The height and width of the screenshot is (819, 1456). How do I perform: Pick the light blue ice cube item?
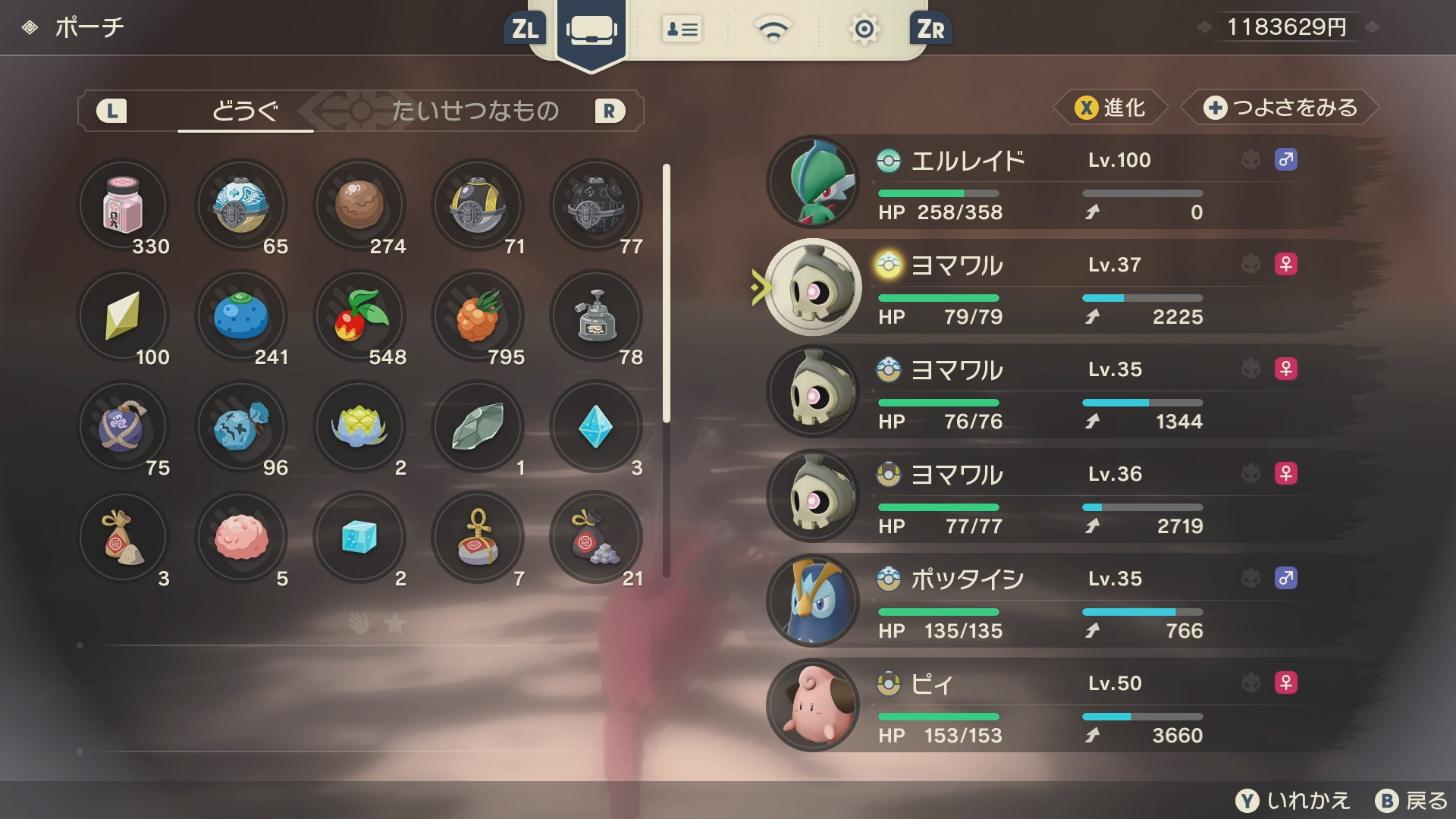[359, 537]
